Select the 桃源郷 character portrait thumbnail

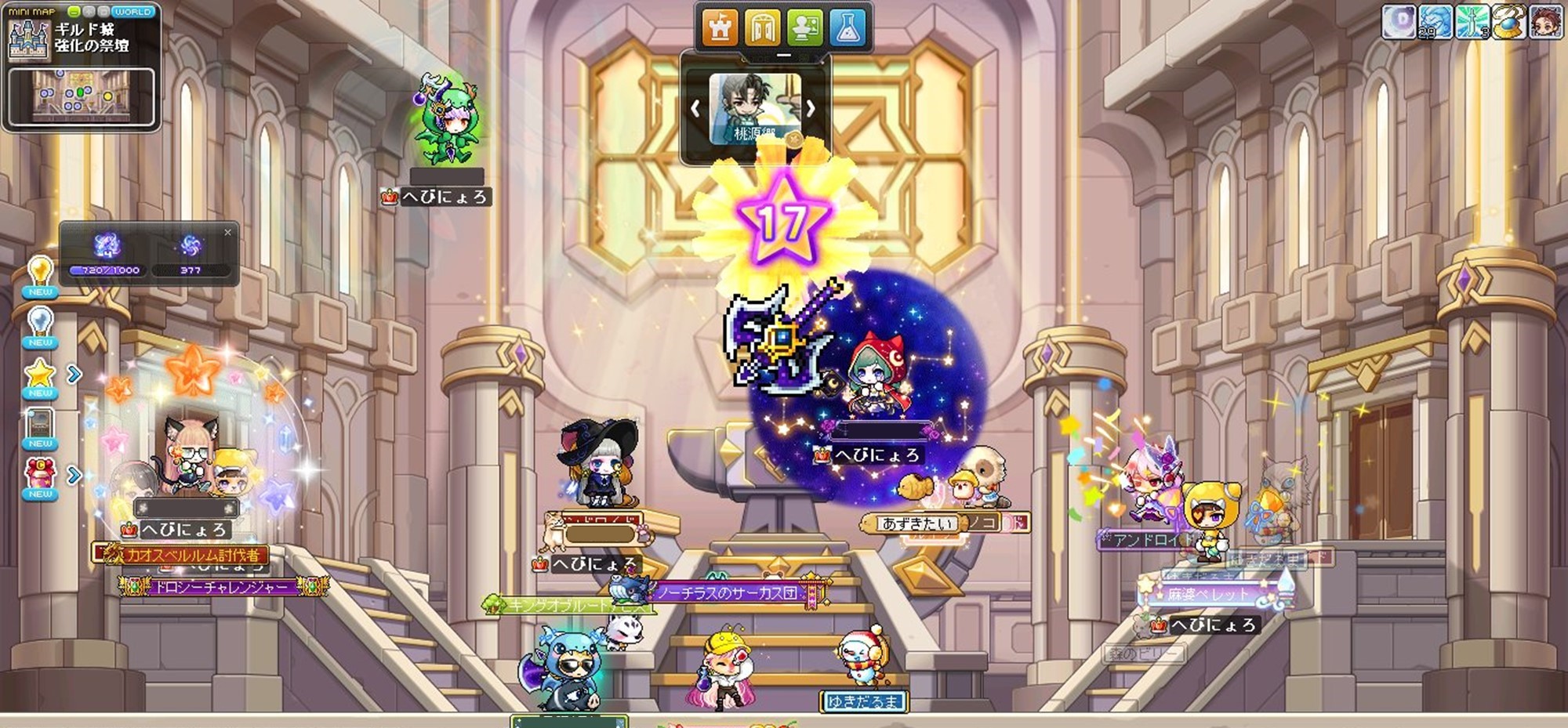(x=753, y=108)
